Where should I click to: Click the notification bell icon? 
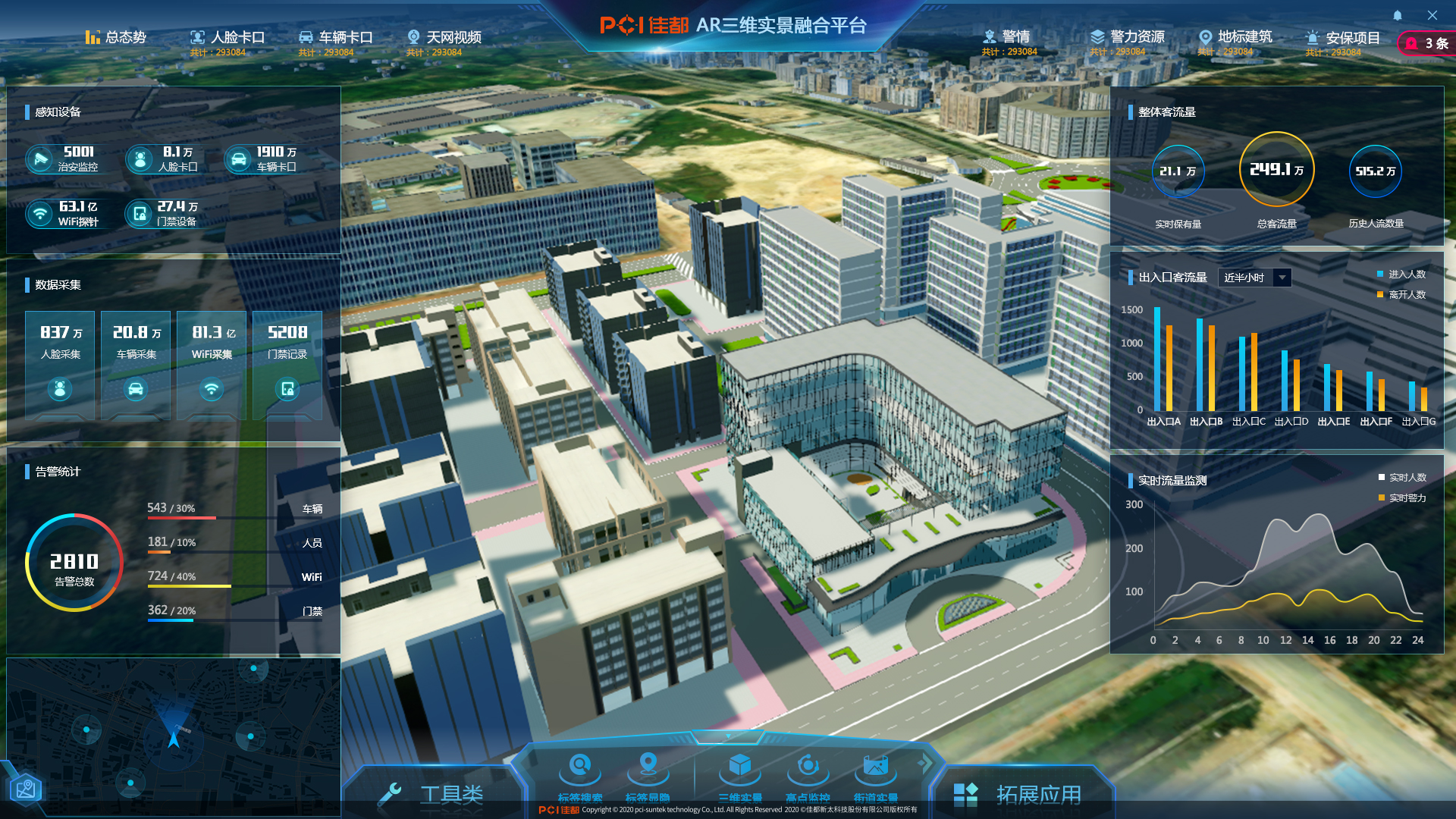[x=1398, y=15]
